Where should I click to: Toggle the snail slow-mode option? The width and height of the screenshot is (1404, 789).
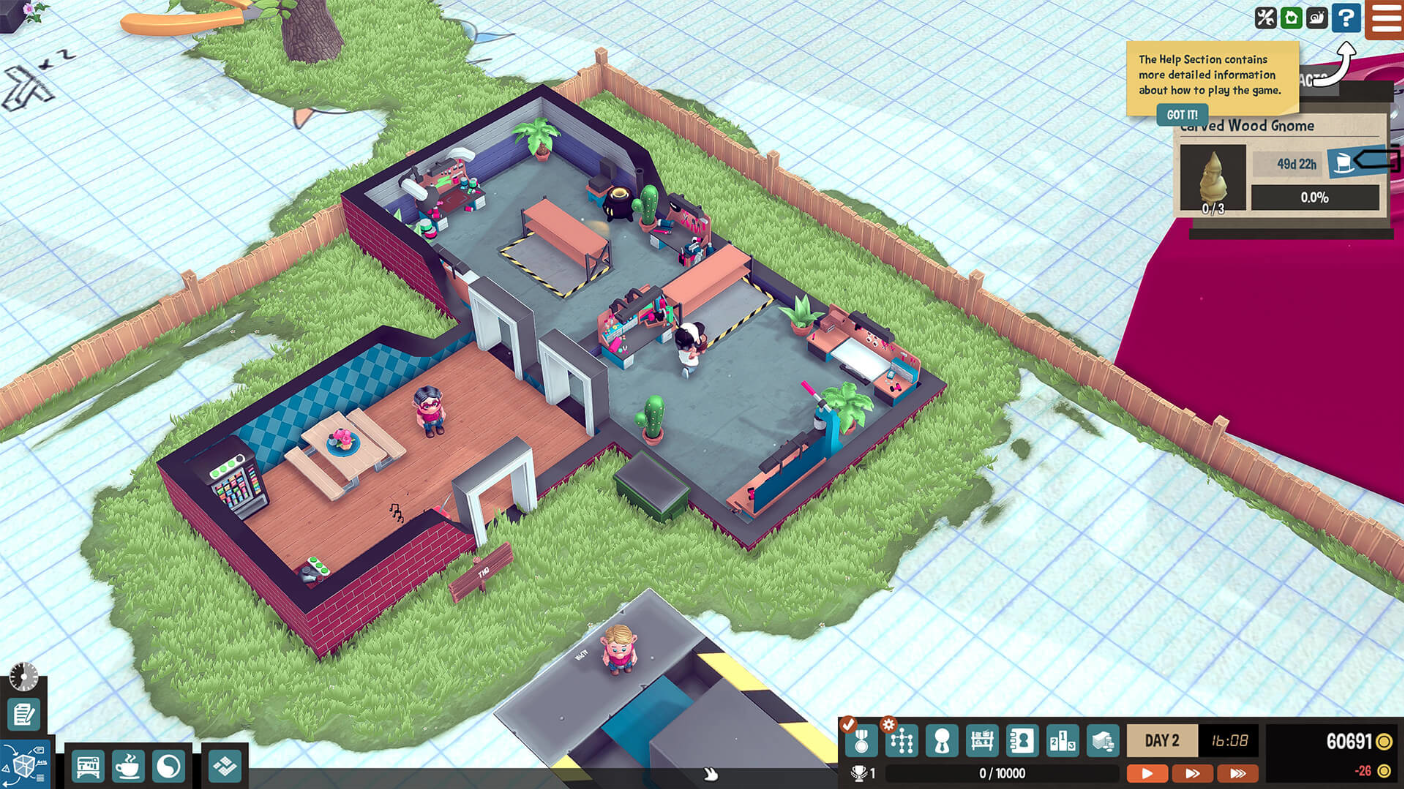point(1318,18)
